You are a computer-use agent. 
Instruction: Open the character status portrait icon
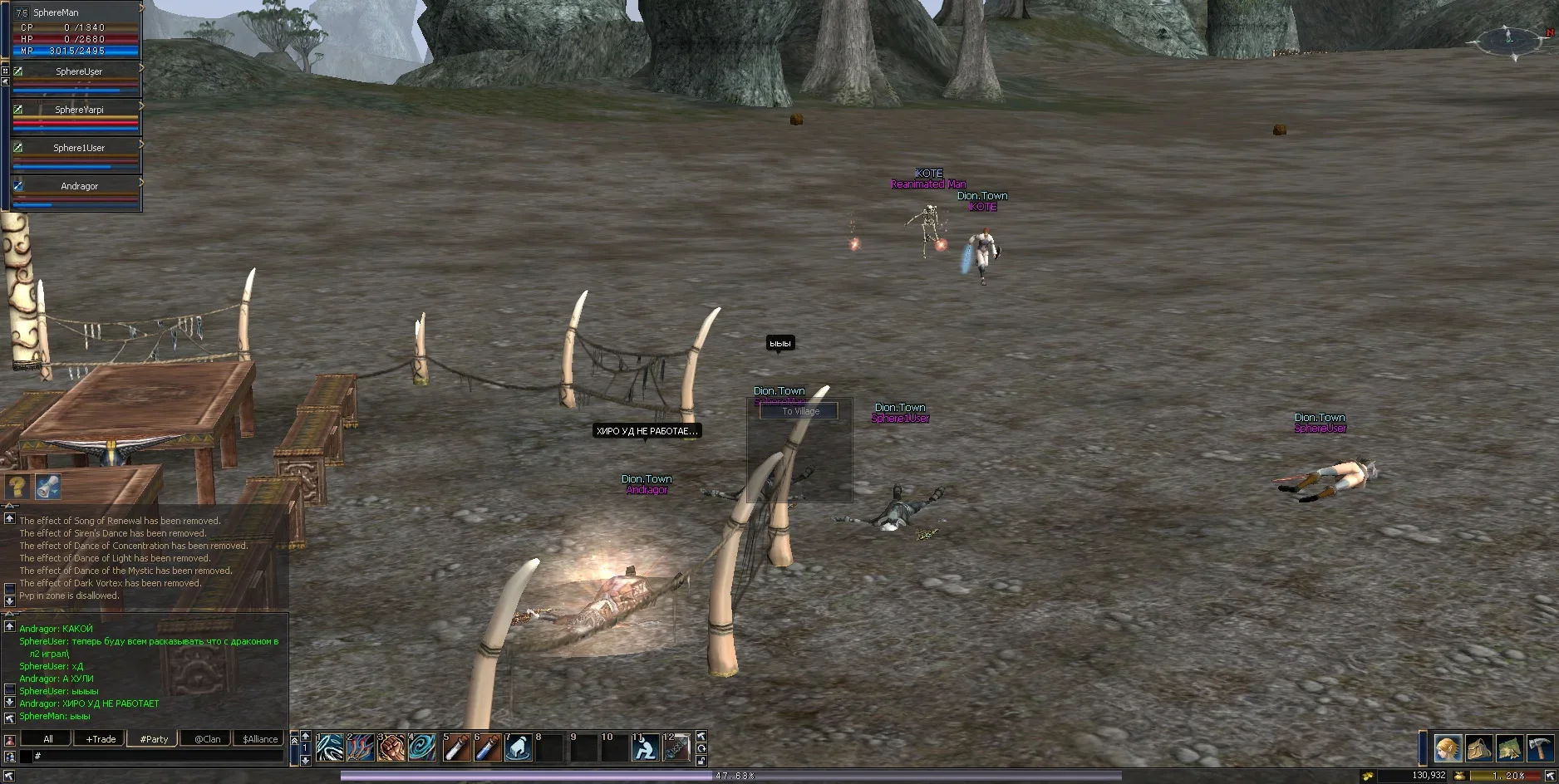point(1447,748)
